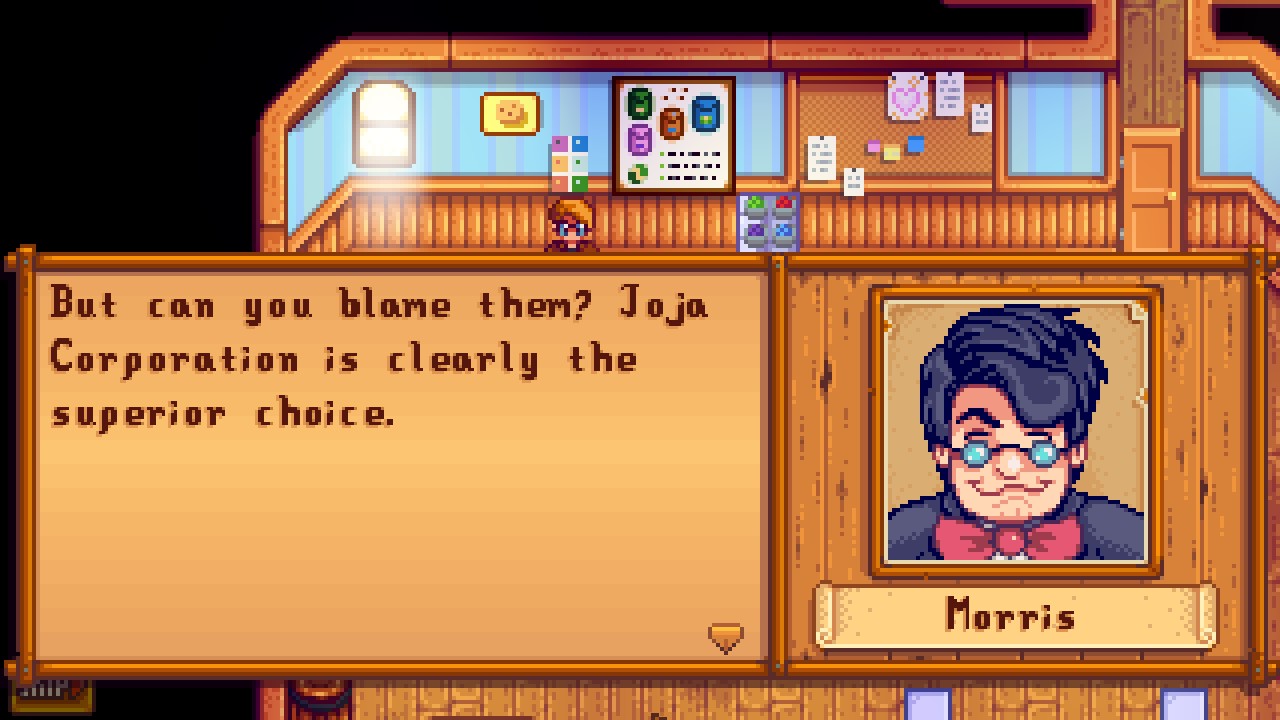The height and width of the screenshot is (720, 1280).
Task: Click the dialogue text box containing Morris's speech
Action: point(390,450)
